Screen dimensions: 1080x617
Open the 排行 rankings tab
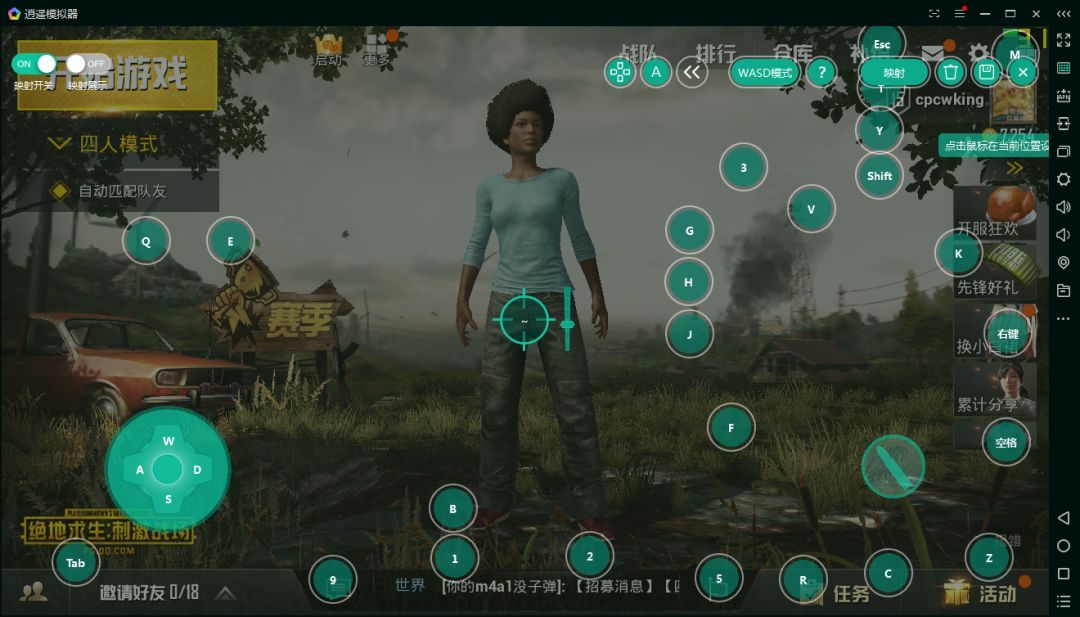click(715, 53)
